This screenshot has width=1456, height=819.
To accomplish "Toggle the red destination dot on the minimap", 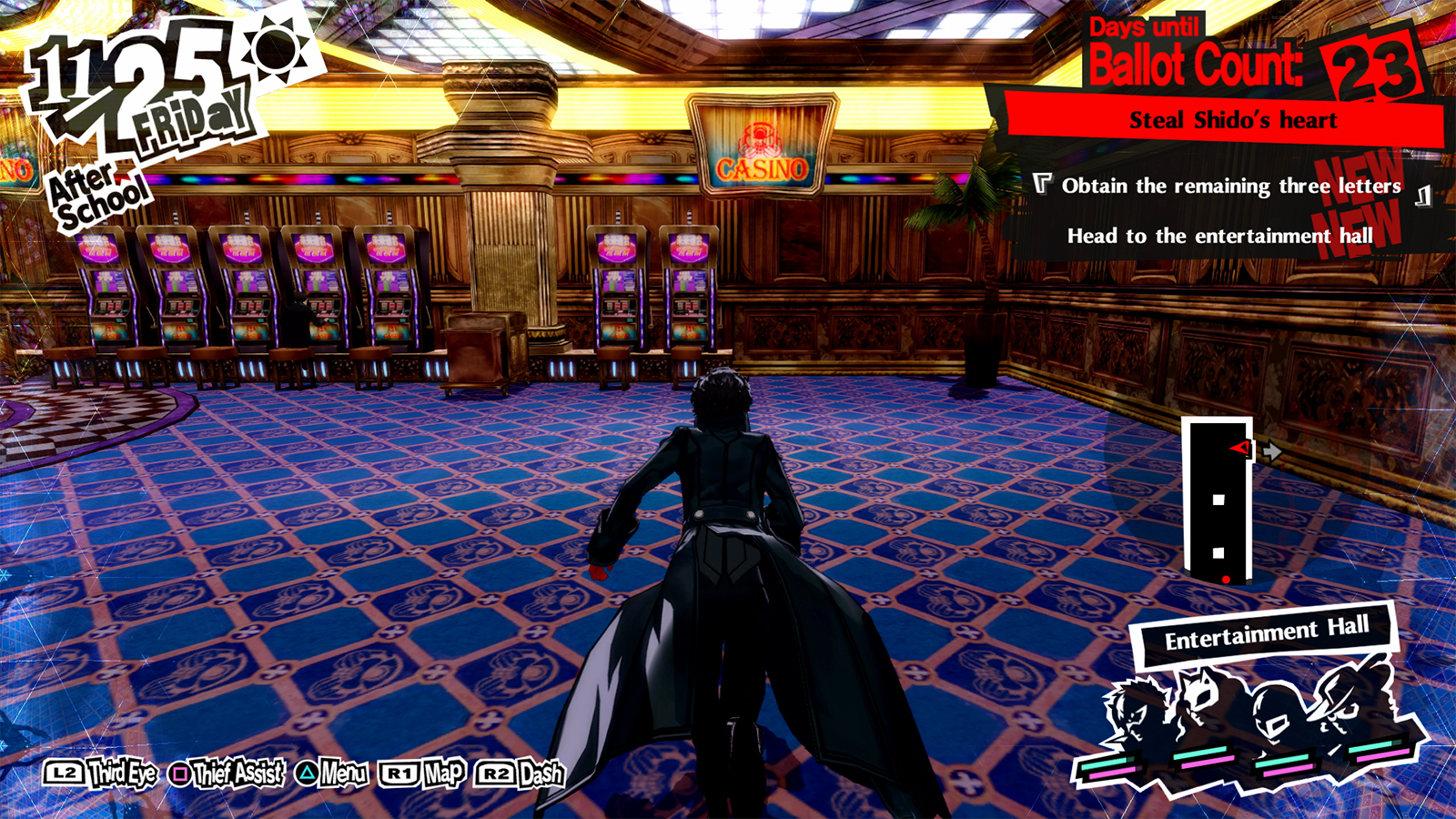I will coord(1226,578).
